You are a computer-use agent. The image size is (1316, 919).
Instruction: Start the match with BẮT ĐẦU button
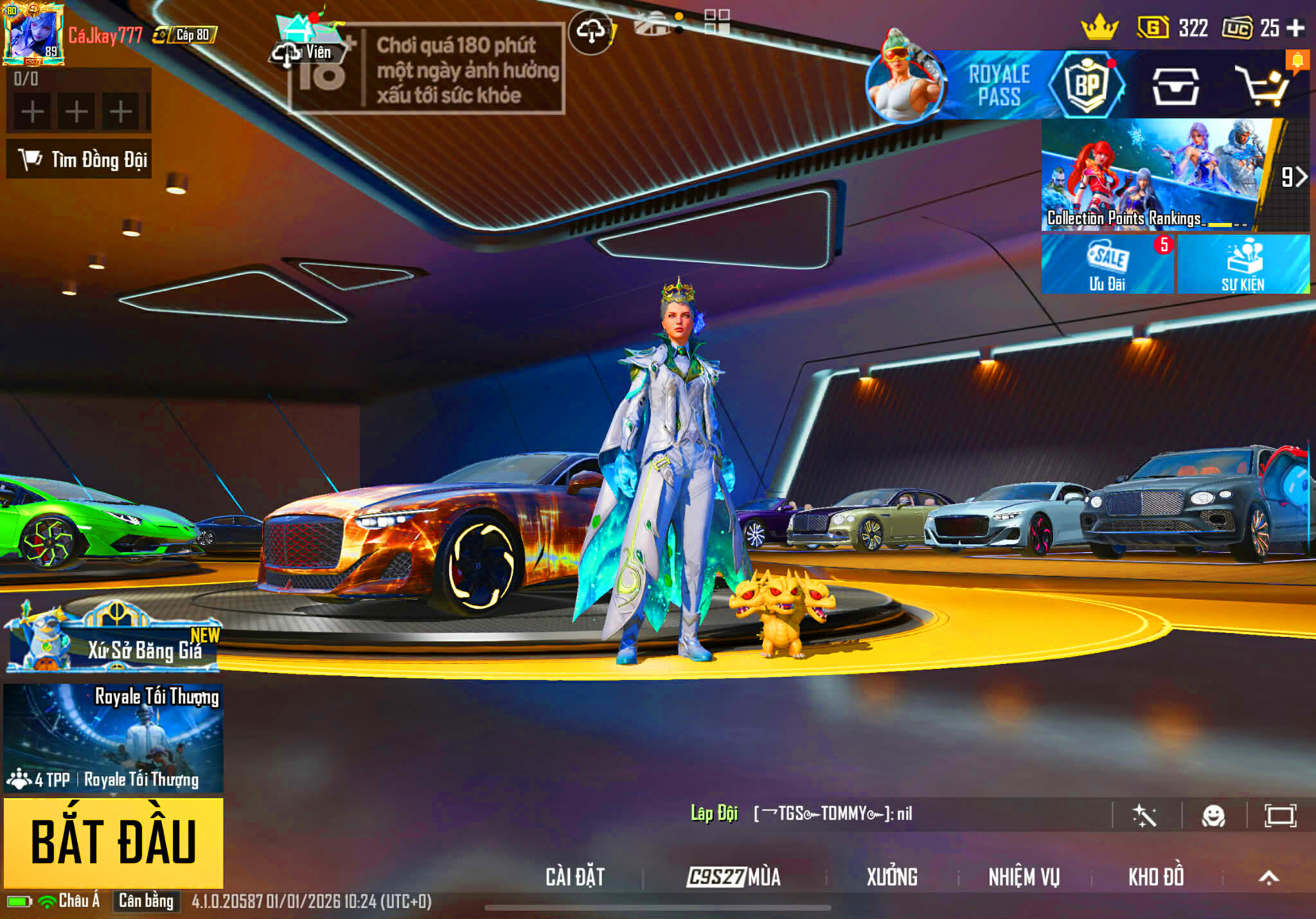[114, 842]
